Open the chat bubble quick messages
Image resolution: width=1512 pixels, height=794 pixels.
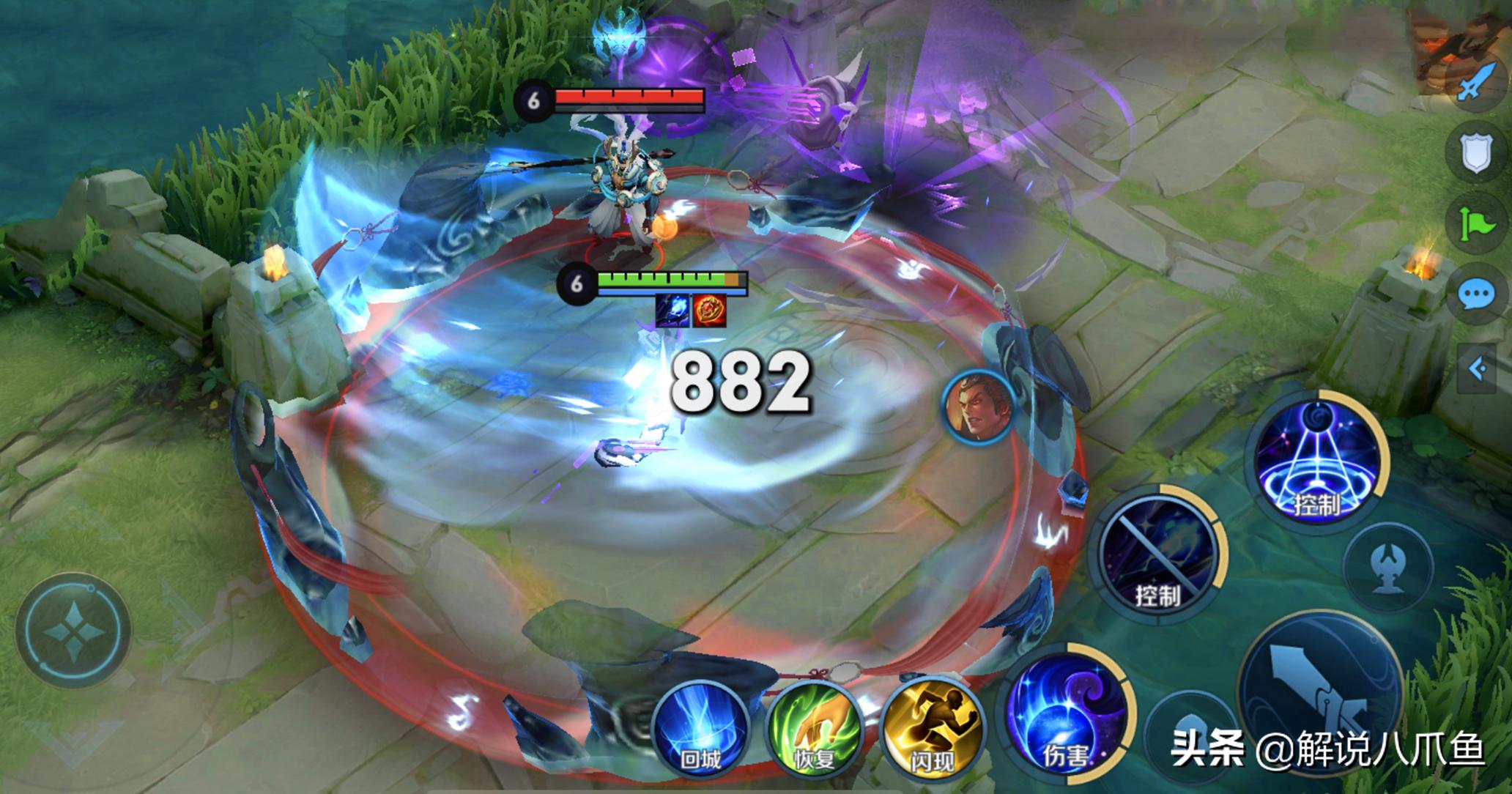click(1476, 295)
